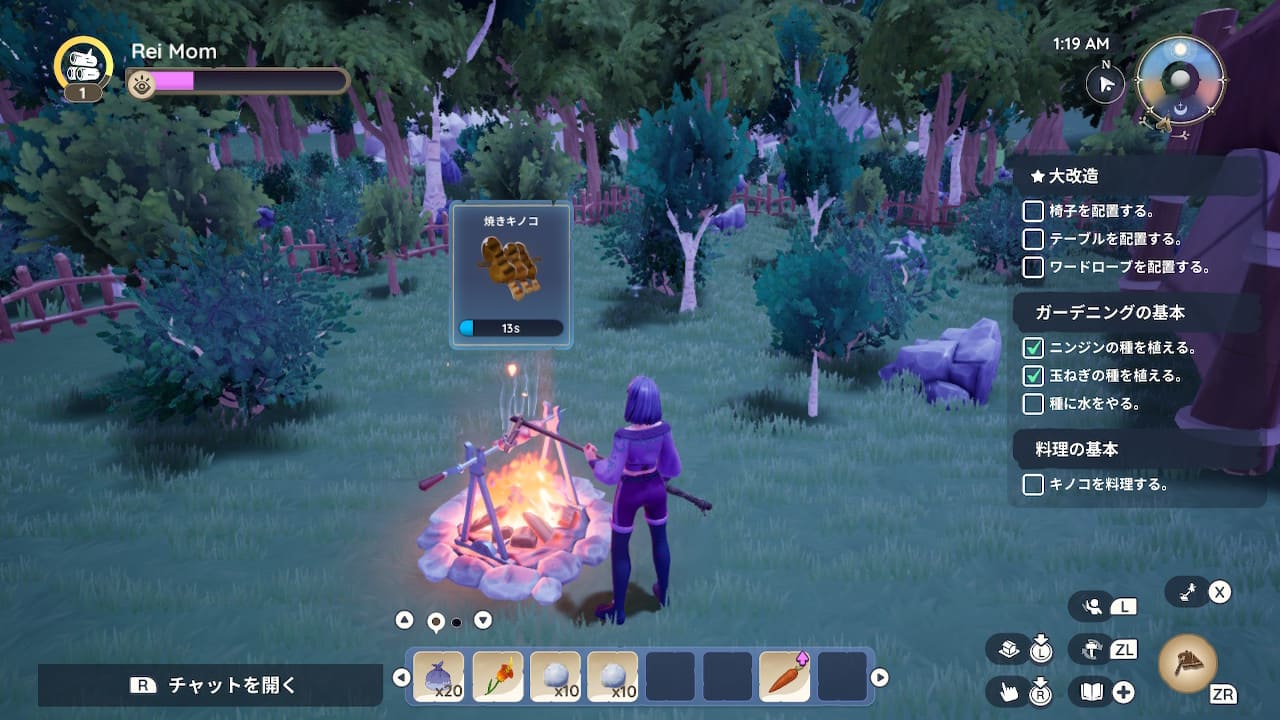This screenshot has height=720, width=1280.
Task: Click the north cursor compass icon
Action: (x=1106, y=84)
